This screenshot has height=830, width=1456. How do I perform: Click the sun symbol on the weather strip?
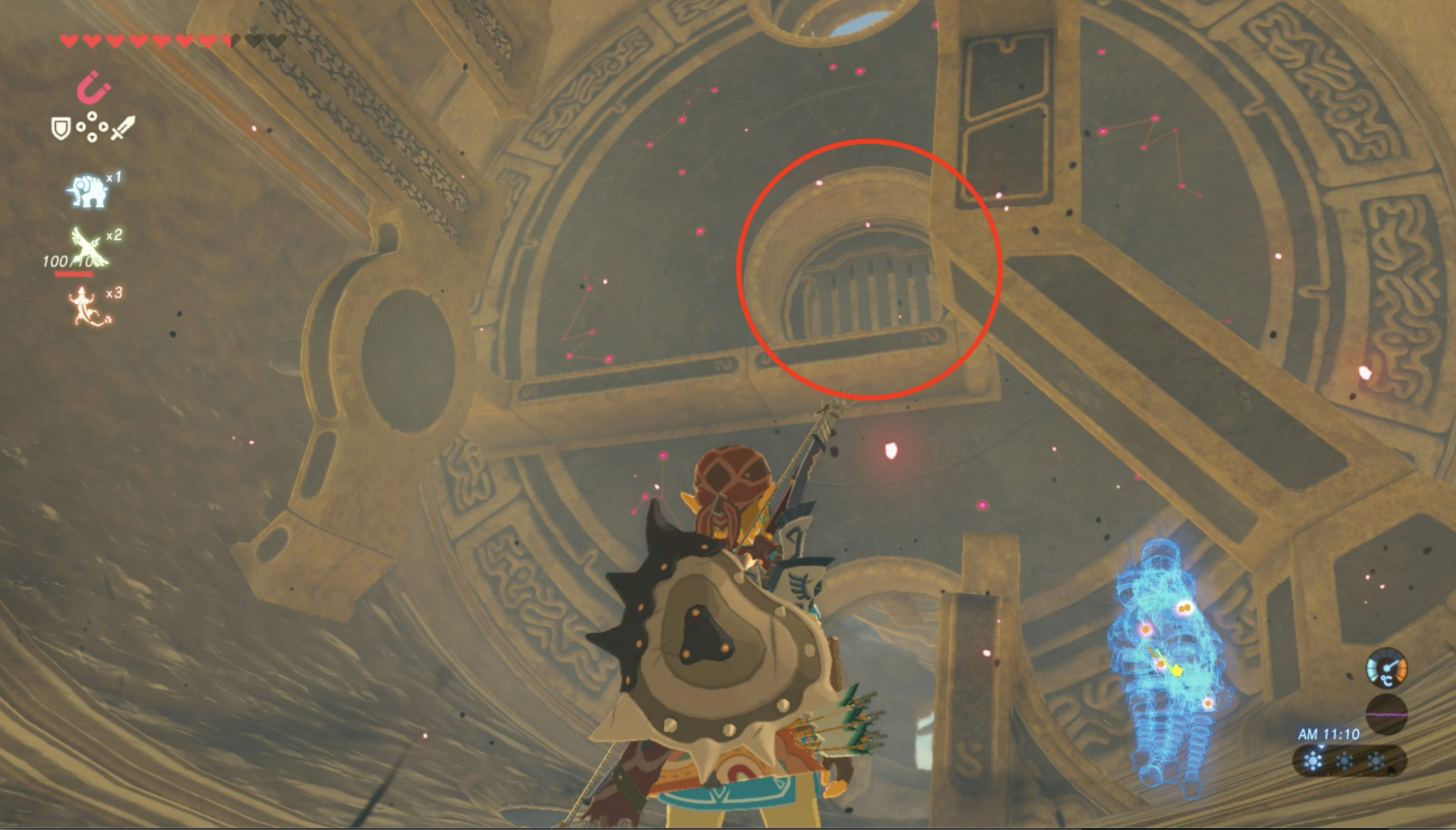pos(1312,761)
